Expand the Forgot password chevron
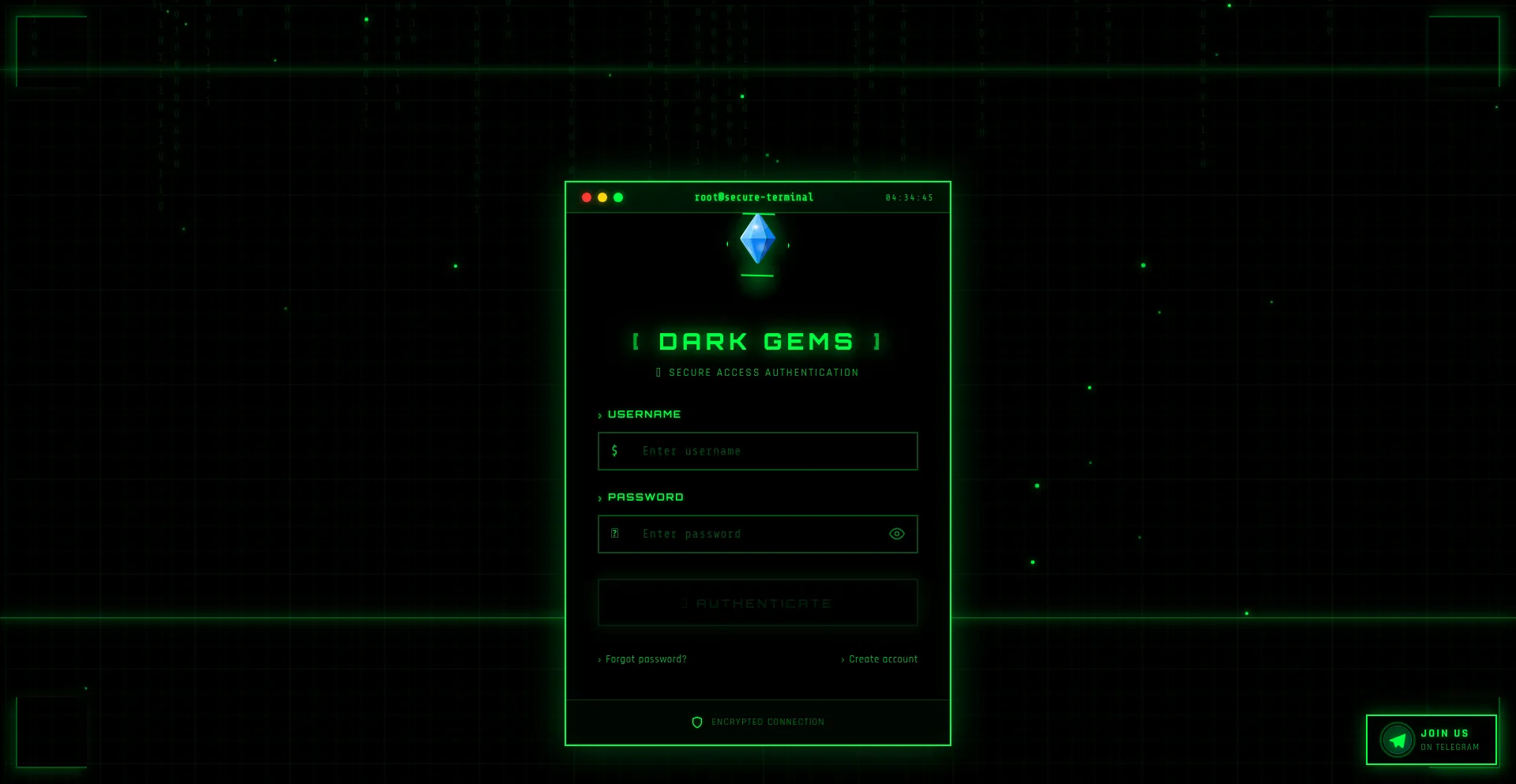Viewport: 1516px width, 784px height. point(599,659)
